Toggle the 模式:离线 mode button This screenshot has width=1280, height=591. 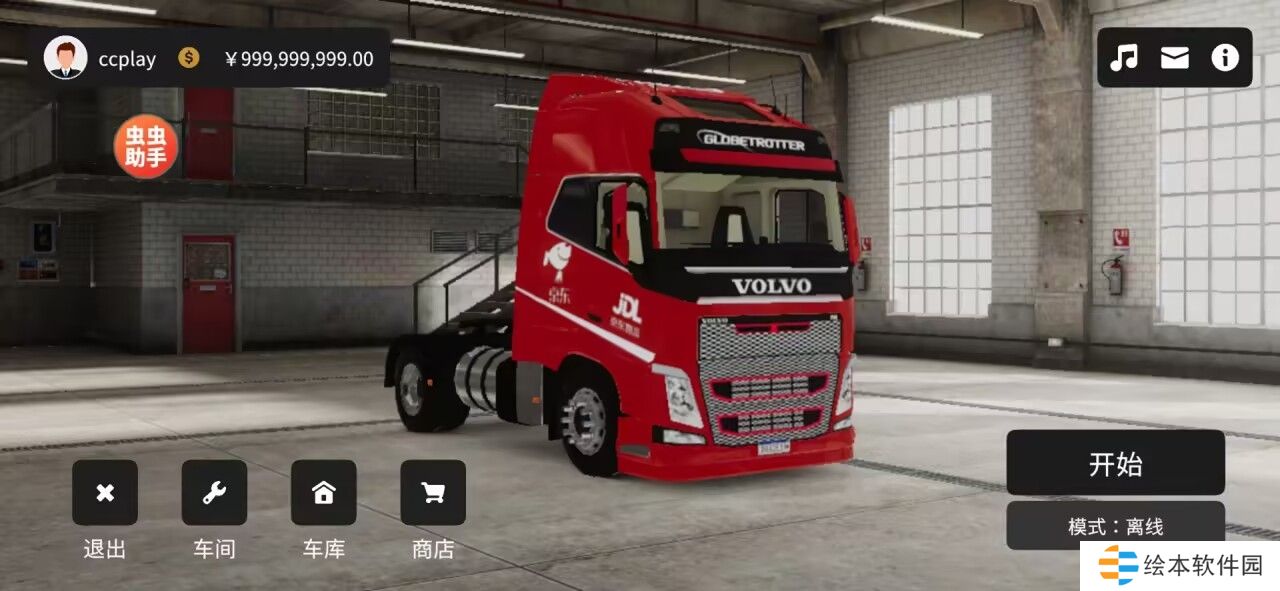[1115, 526]
